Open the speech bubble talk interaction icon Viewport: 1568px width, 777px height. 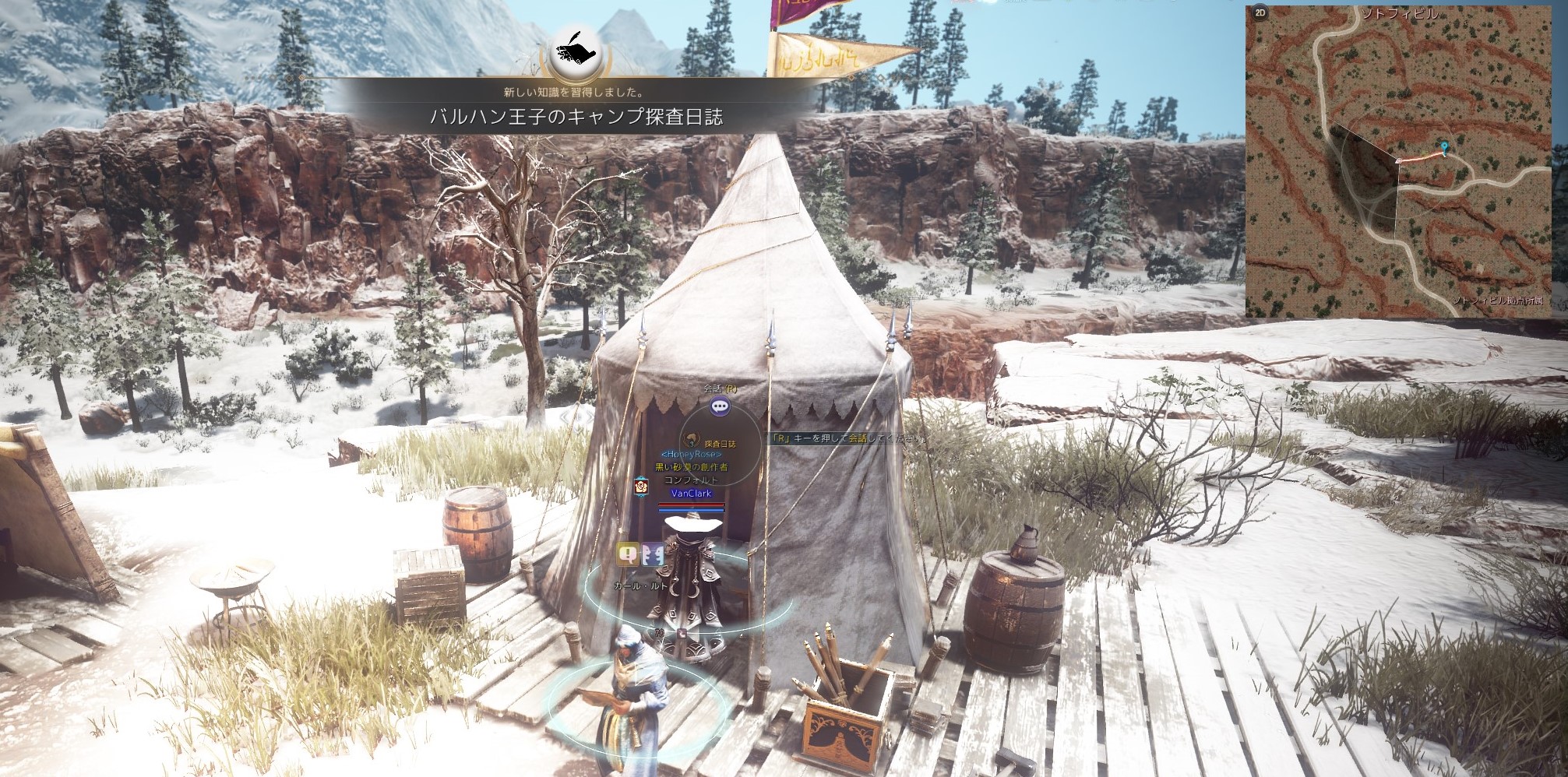click(x=720, y=406)
